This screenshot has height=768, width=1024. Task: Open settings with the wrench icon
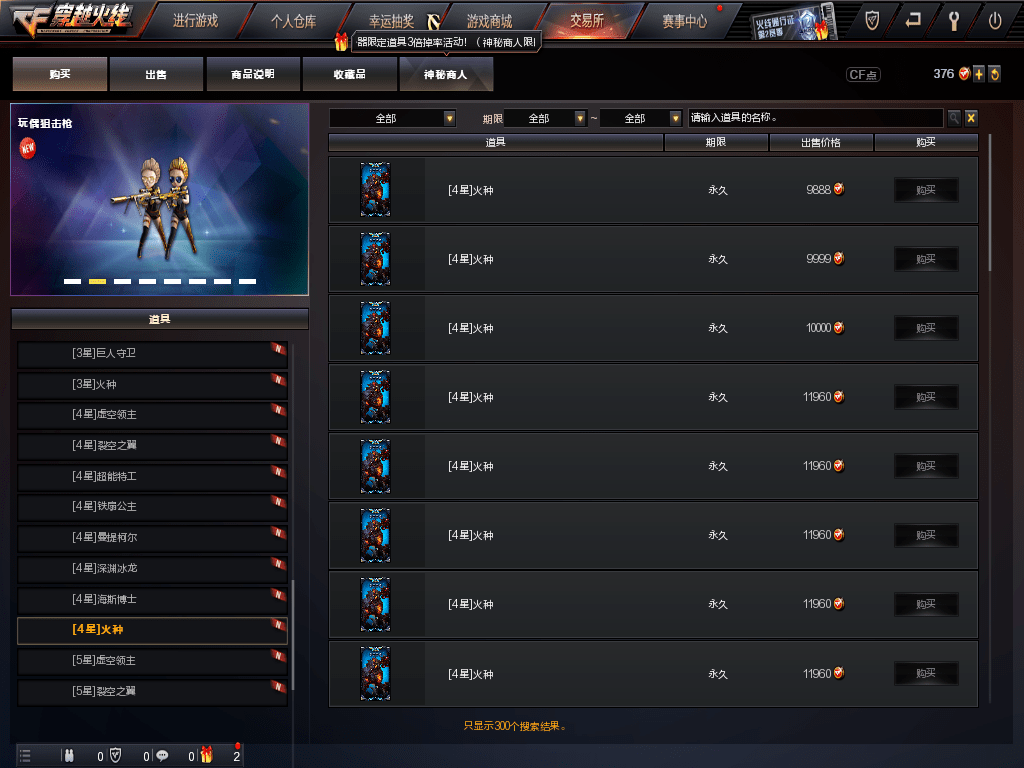[x=954, y=20]
